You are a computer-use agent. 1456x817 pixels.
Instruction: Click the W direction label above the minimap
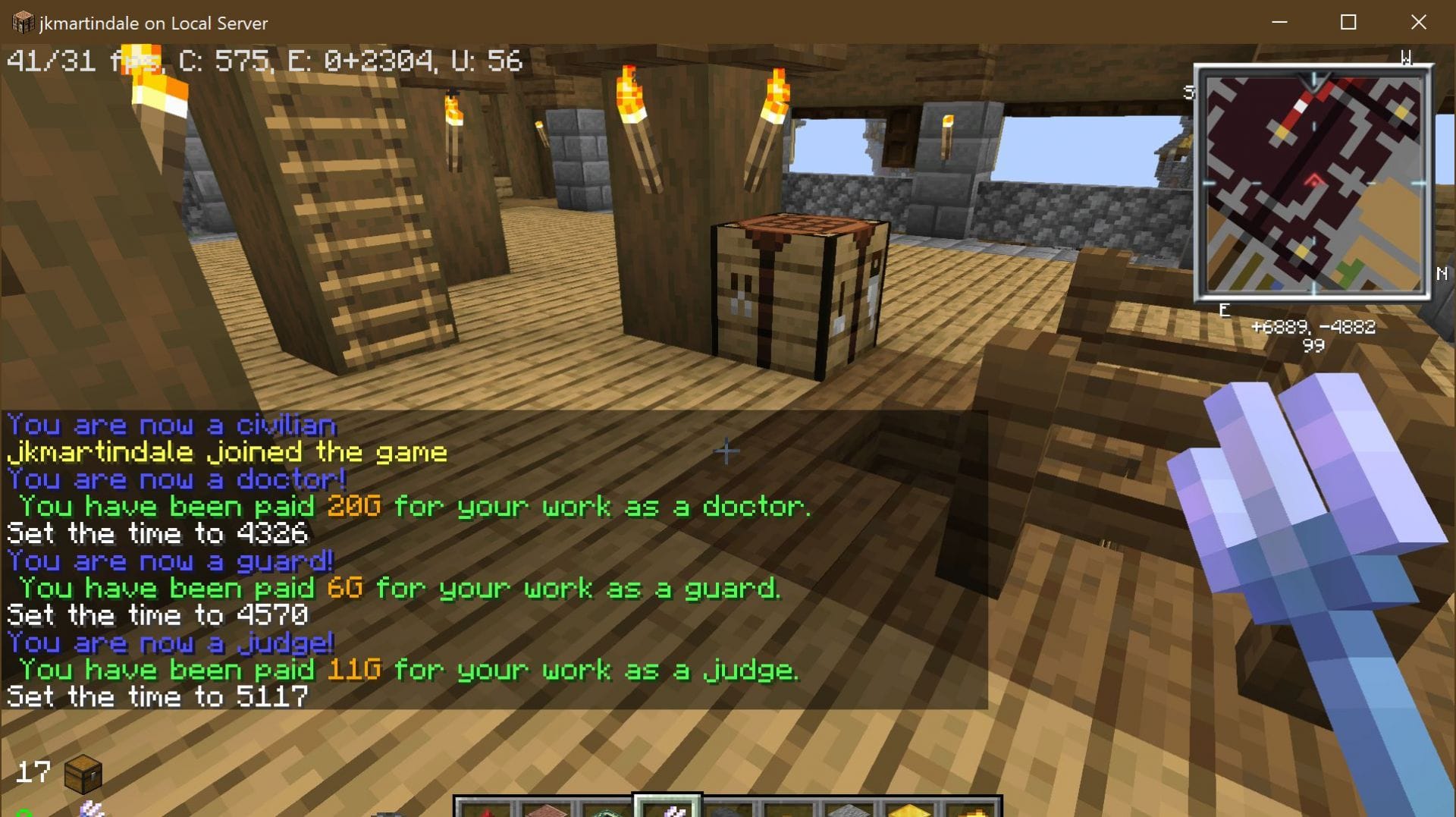tap(1407, 55)
